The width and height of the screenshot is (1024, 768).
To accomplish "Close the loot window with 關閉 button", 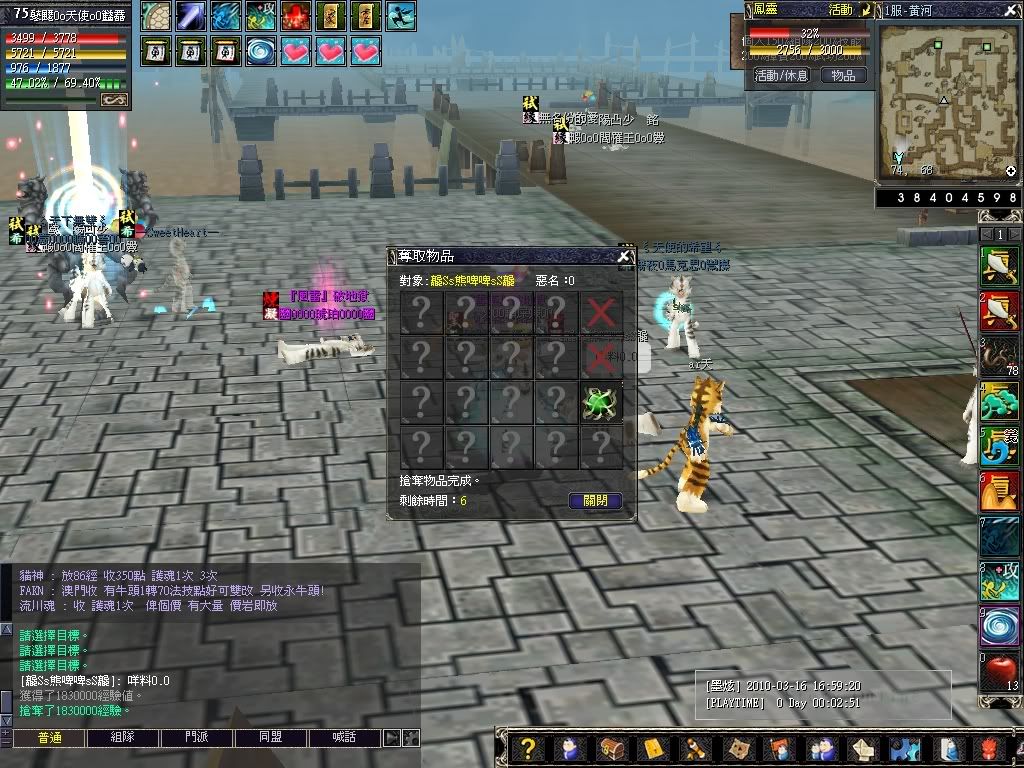I will 595,501.
